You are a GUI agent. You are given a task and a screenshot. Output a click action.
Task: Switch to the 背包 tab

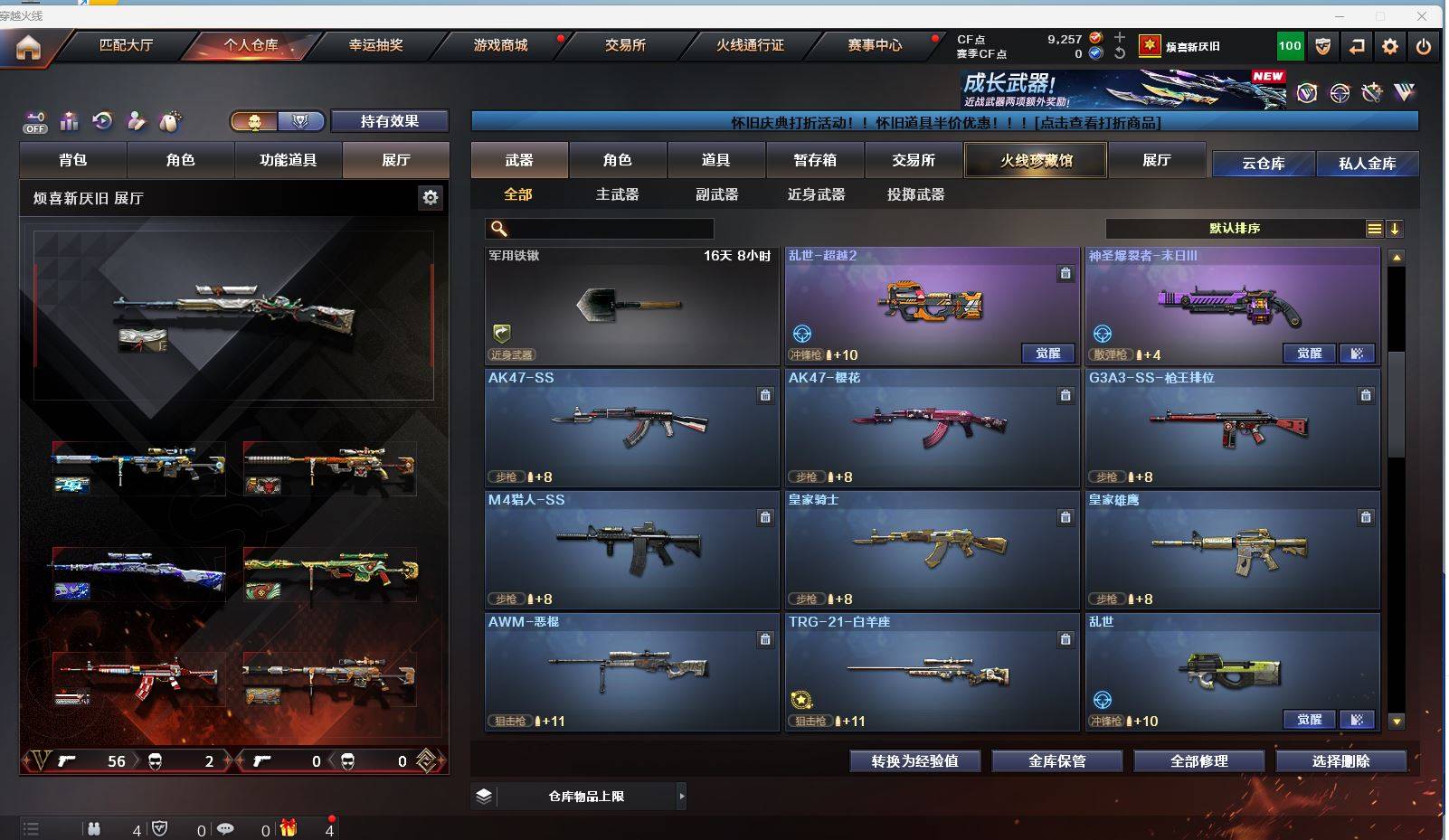[x=73, y=160]
